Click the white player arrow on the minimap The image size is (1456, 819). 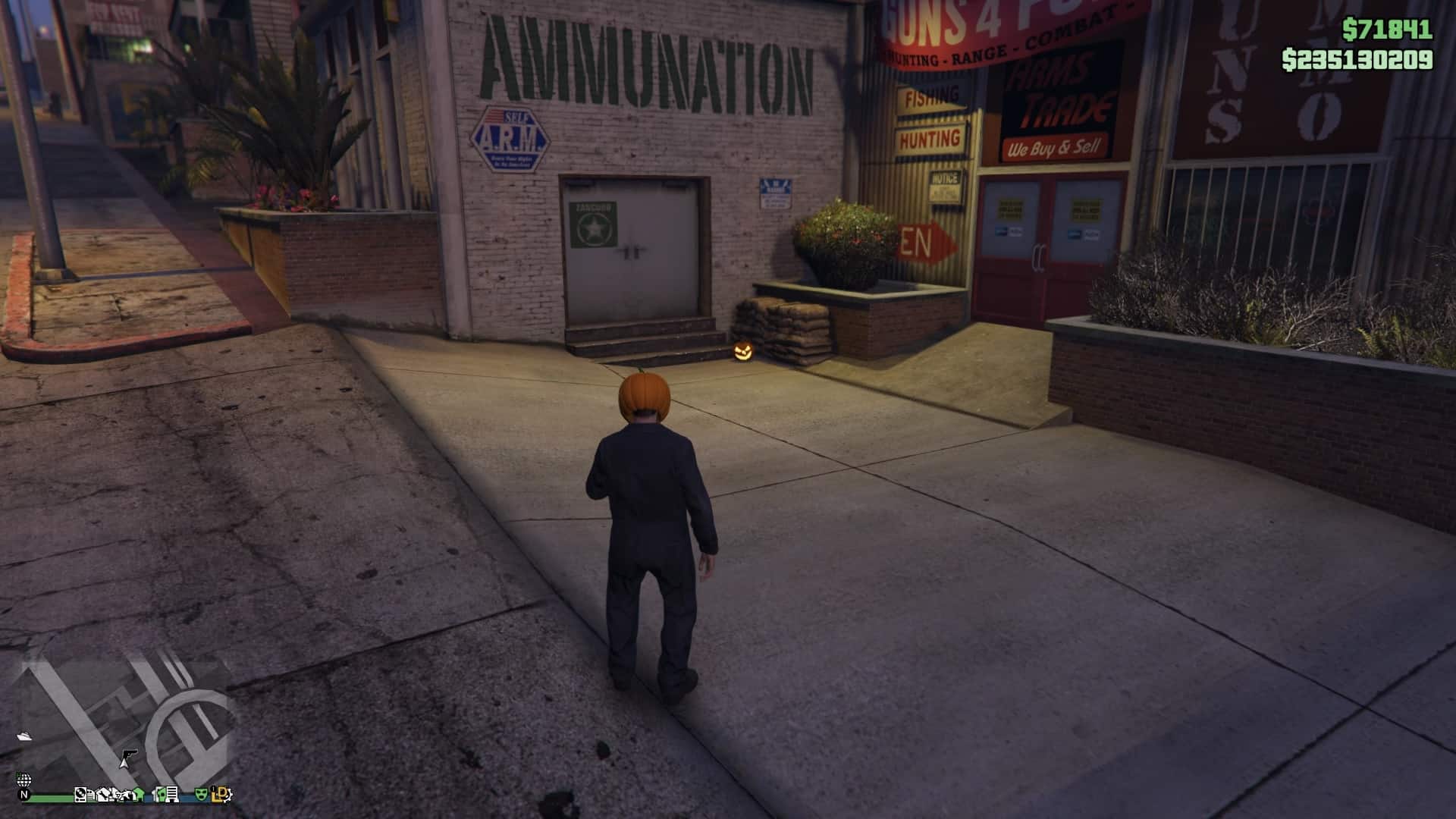(124, 764)
